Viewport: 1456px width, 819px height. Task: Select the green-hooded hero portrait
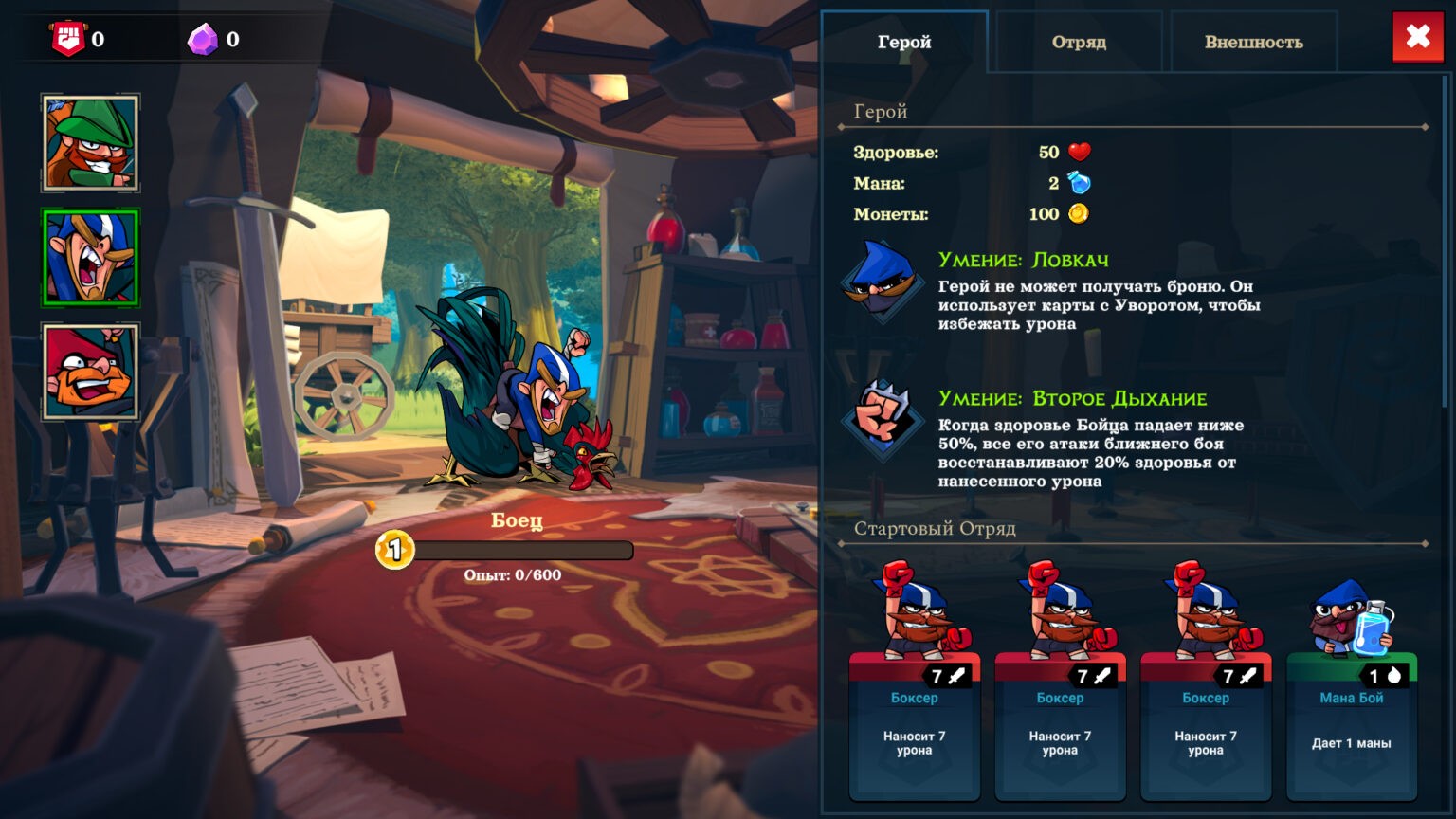point(91,143)
